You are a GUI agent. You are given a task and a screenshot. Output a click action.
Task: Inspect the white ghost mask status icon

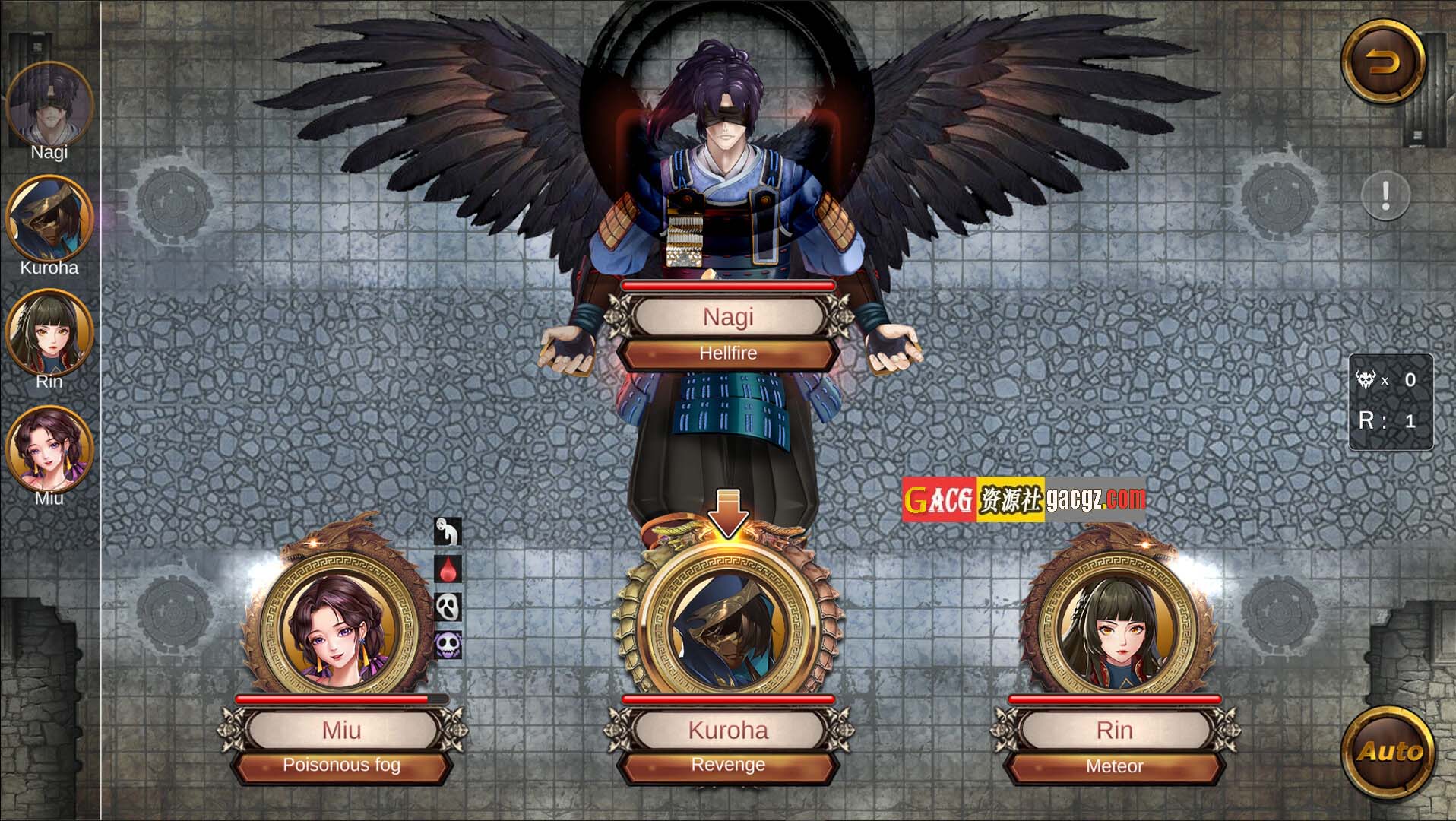click(x=448, y=607)
